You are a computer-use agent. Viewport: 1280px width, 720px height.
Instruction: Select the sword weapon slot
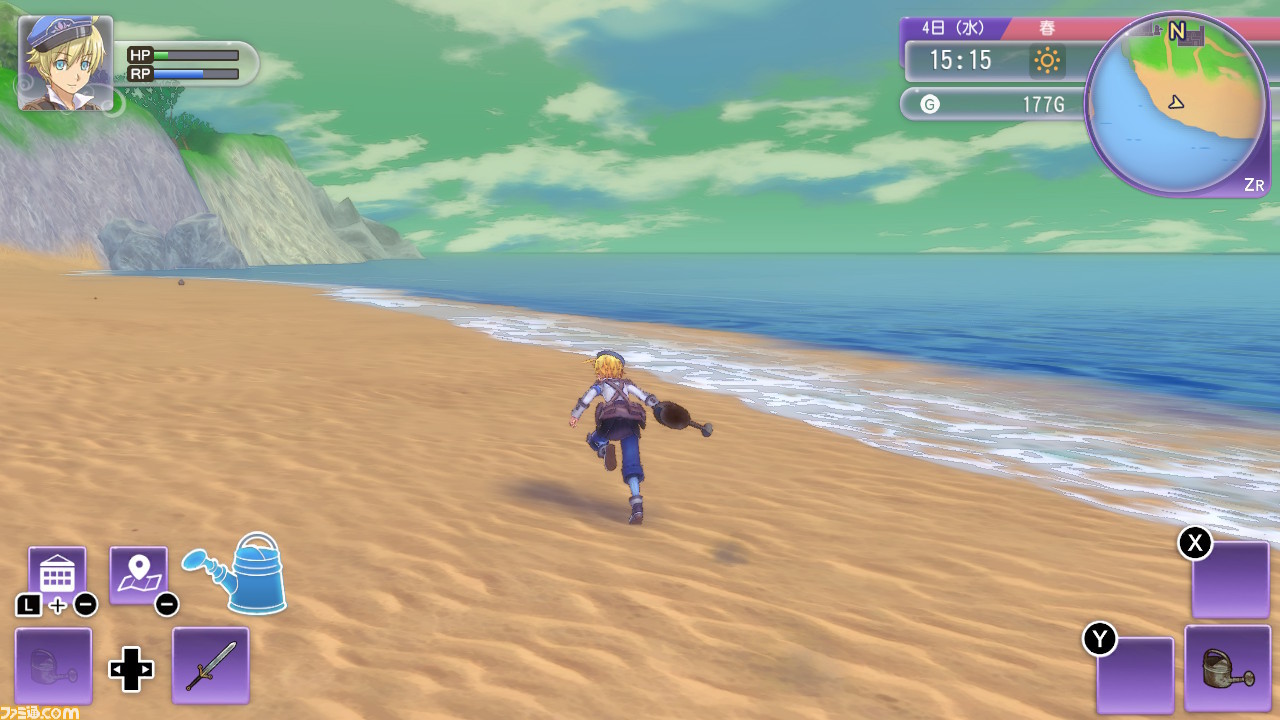point(210,665)
